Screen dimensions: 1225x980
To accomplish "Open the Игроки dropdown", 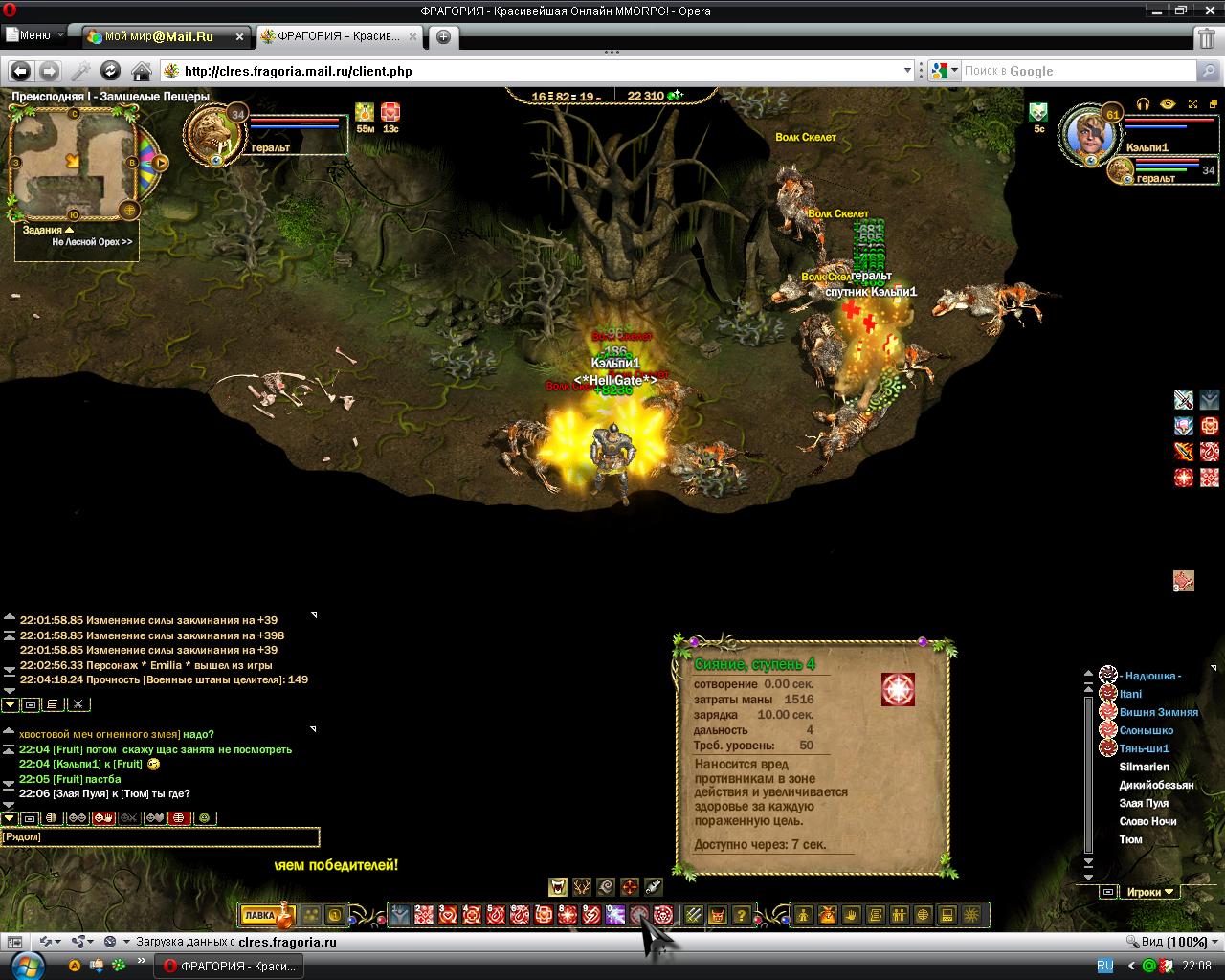I will pyautogui.click(x=1150, y=892).
